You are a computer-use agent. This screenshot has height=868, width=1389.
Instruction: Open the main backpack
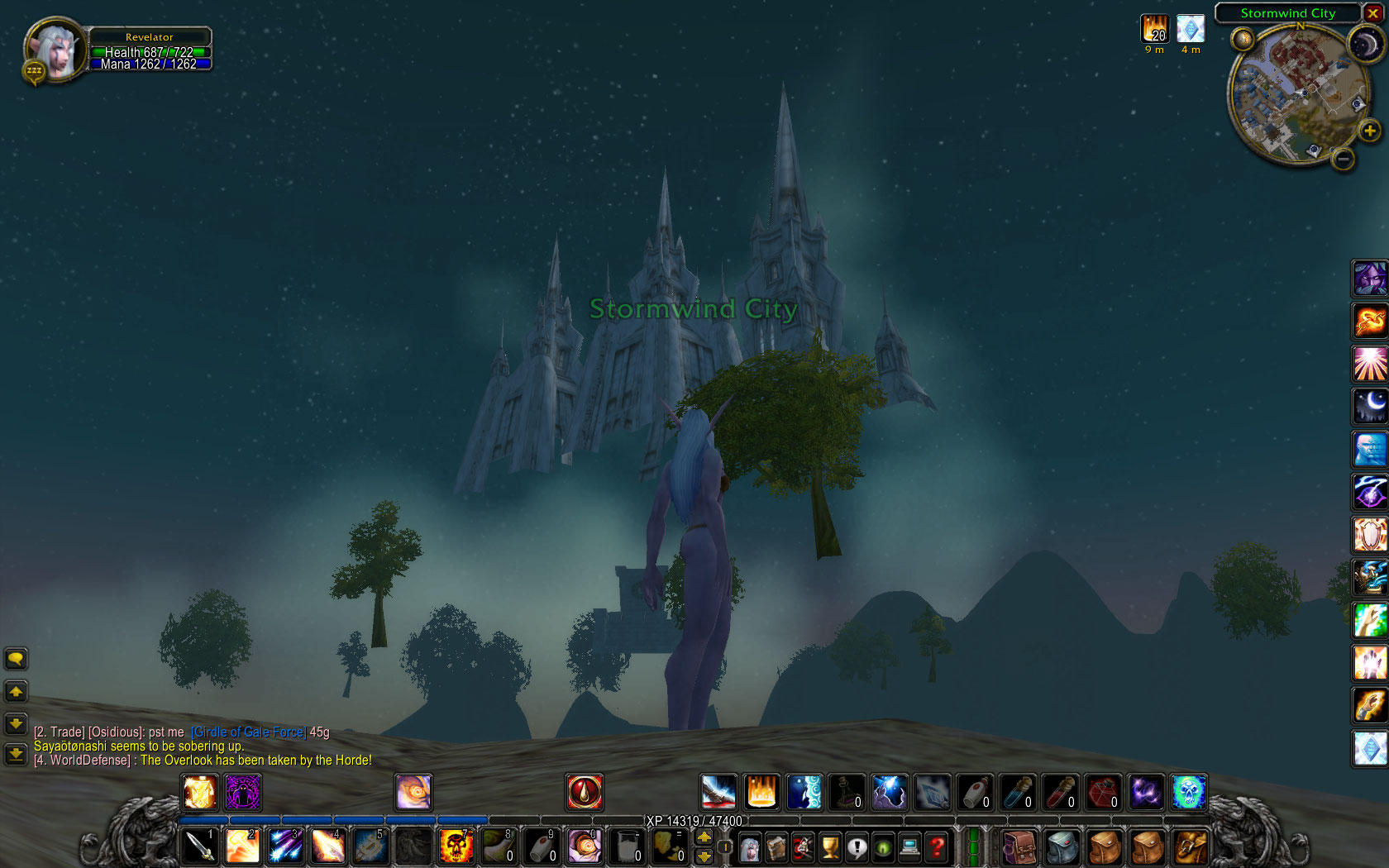[1190, 847]
